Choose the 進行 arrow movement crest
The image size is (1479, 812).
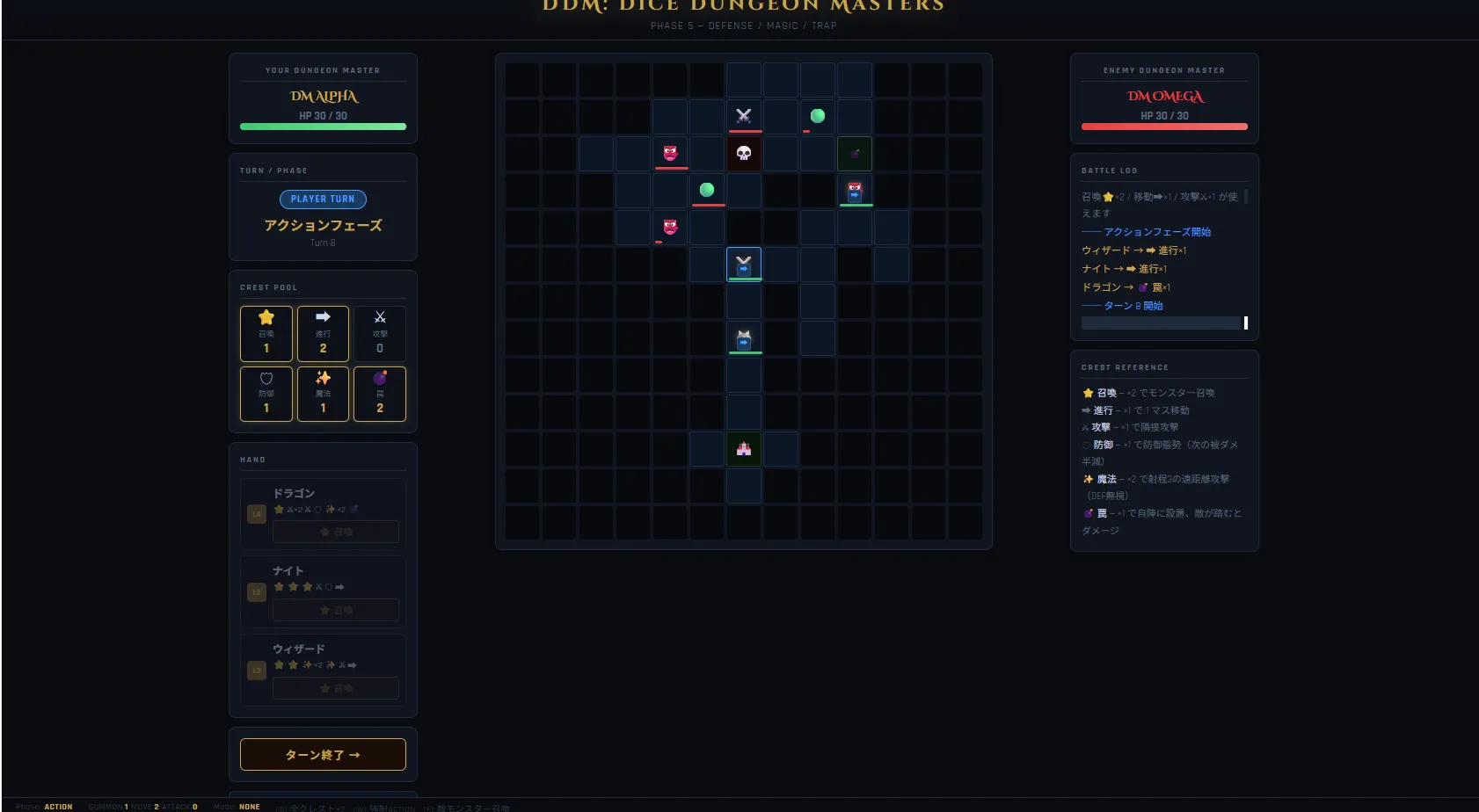[323, 333]
